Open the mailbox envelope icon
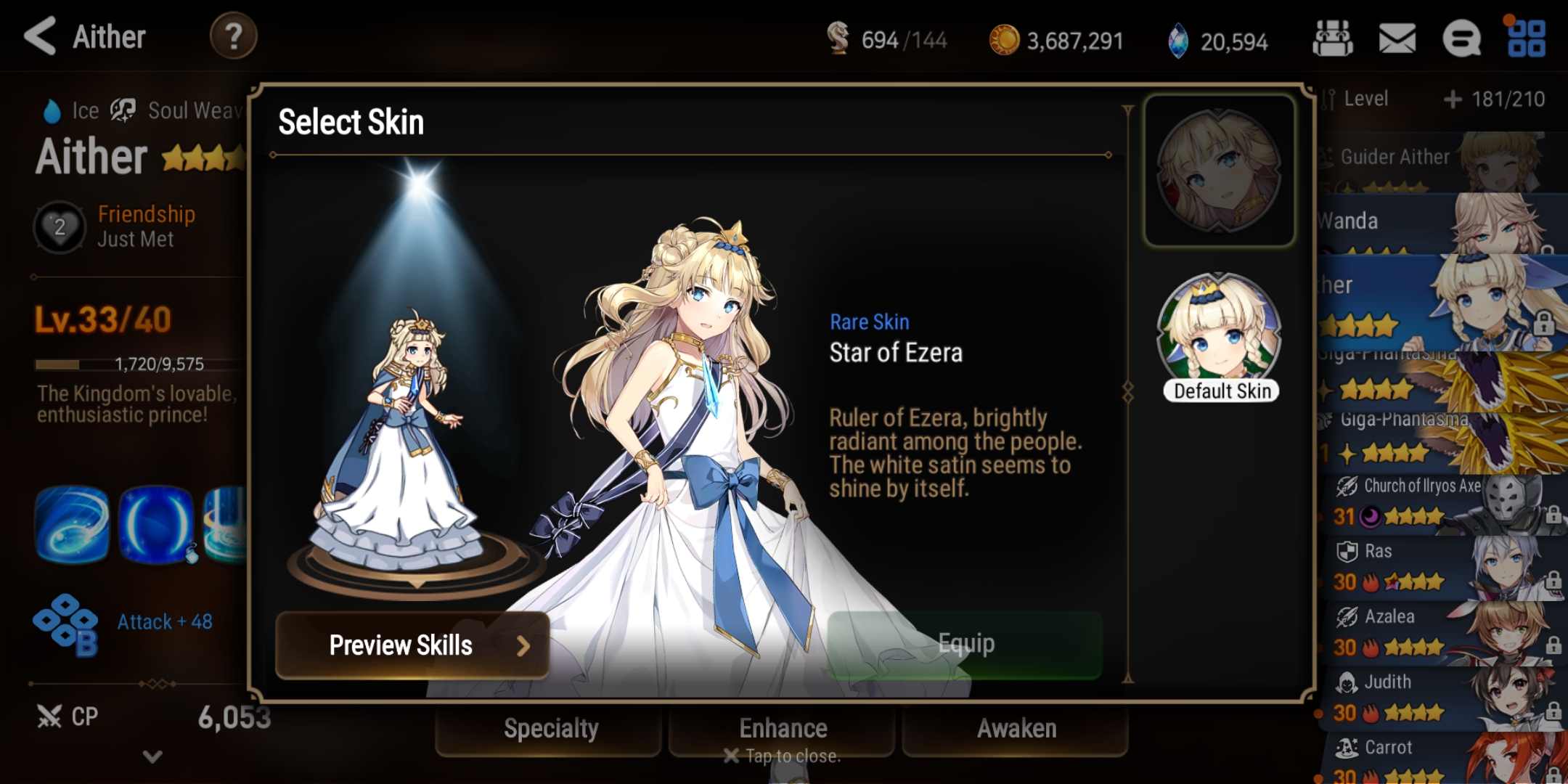This screenshot has width=1568, height=784. pos(1397,38)
